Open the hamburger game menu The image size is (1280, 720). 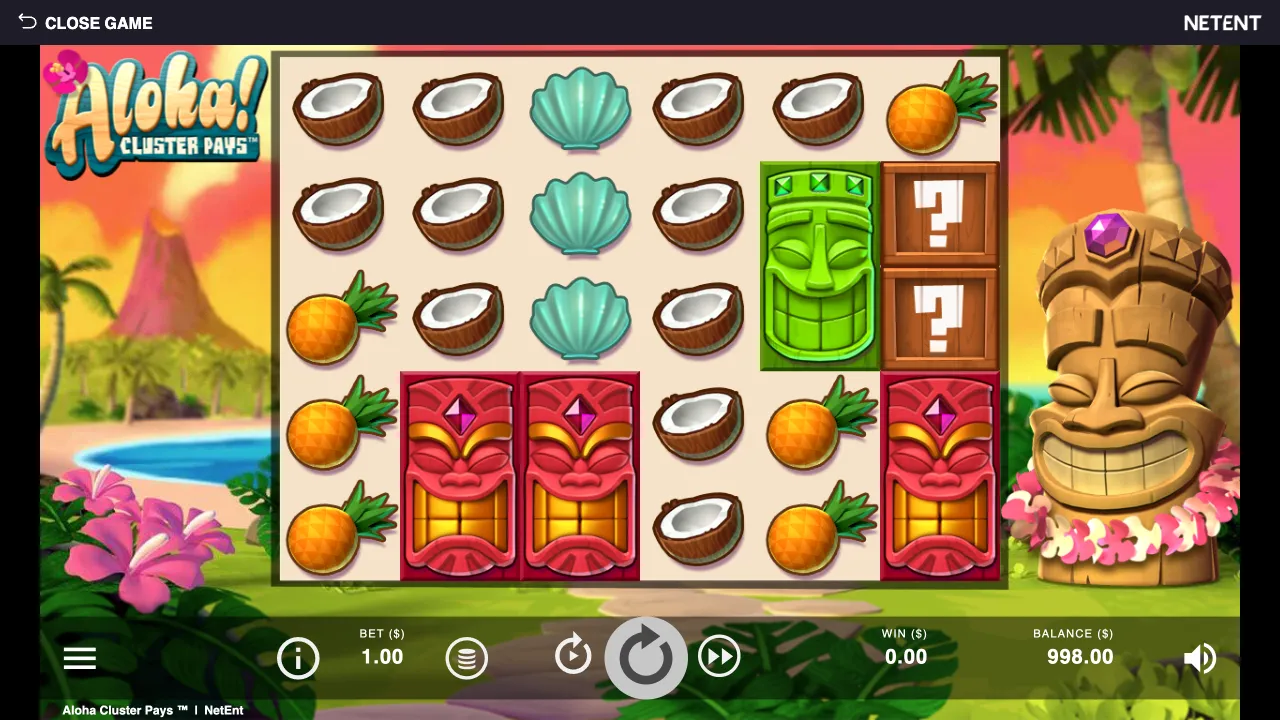(80, 657)
